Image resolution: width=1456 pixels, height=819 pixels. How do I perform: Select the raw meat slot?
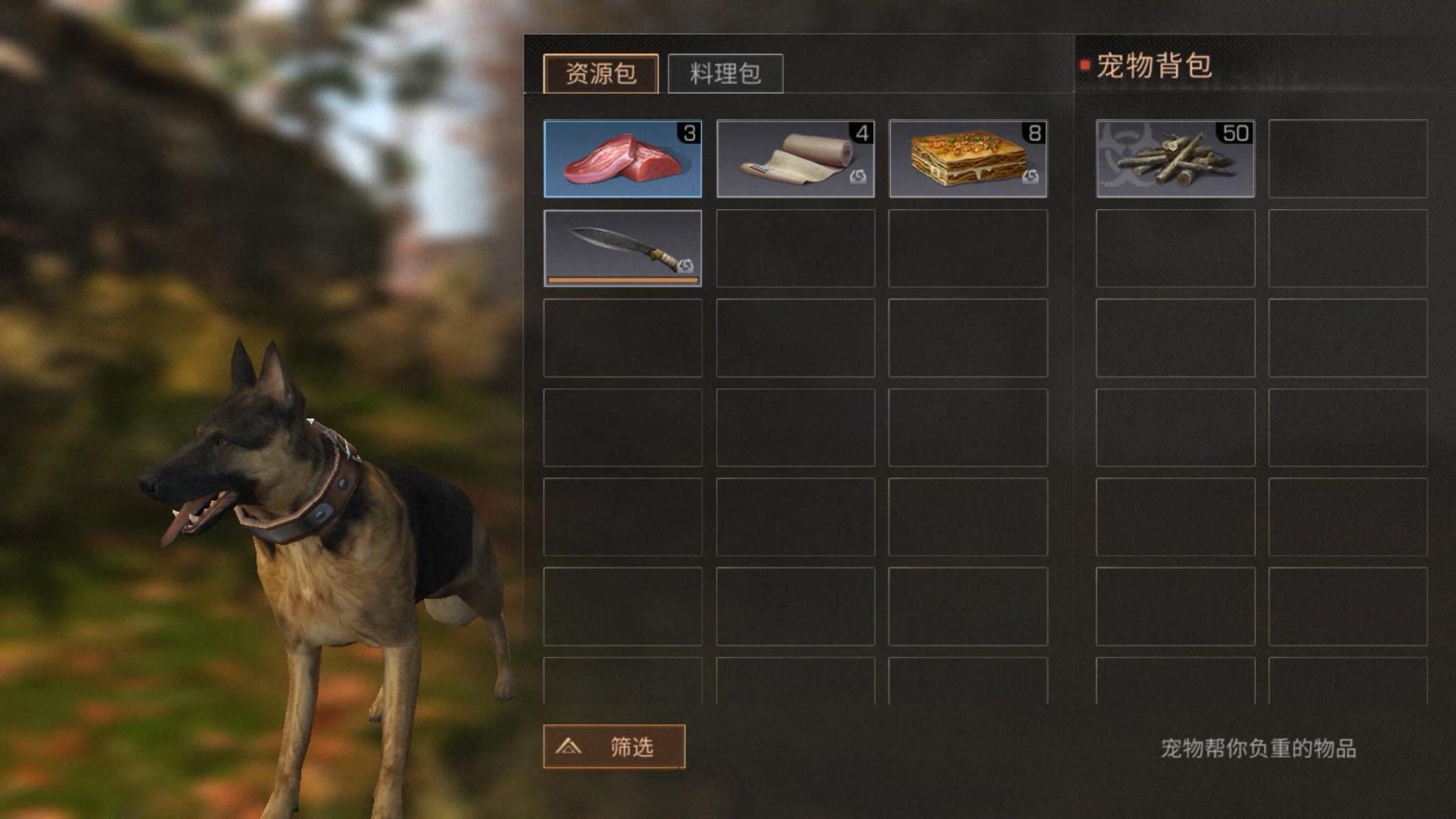[x=623, y=158]
